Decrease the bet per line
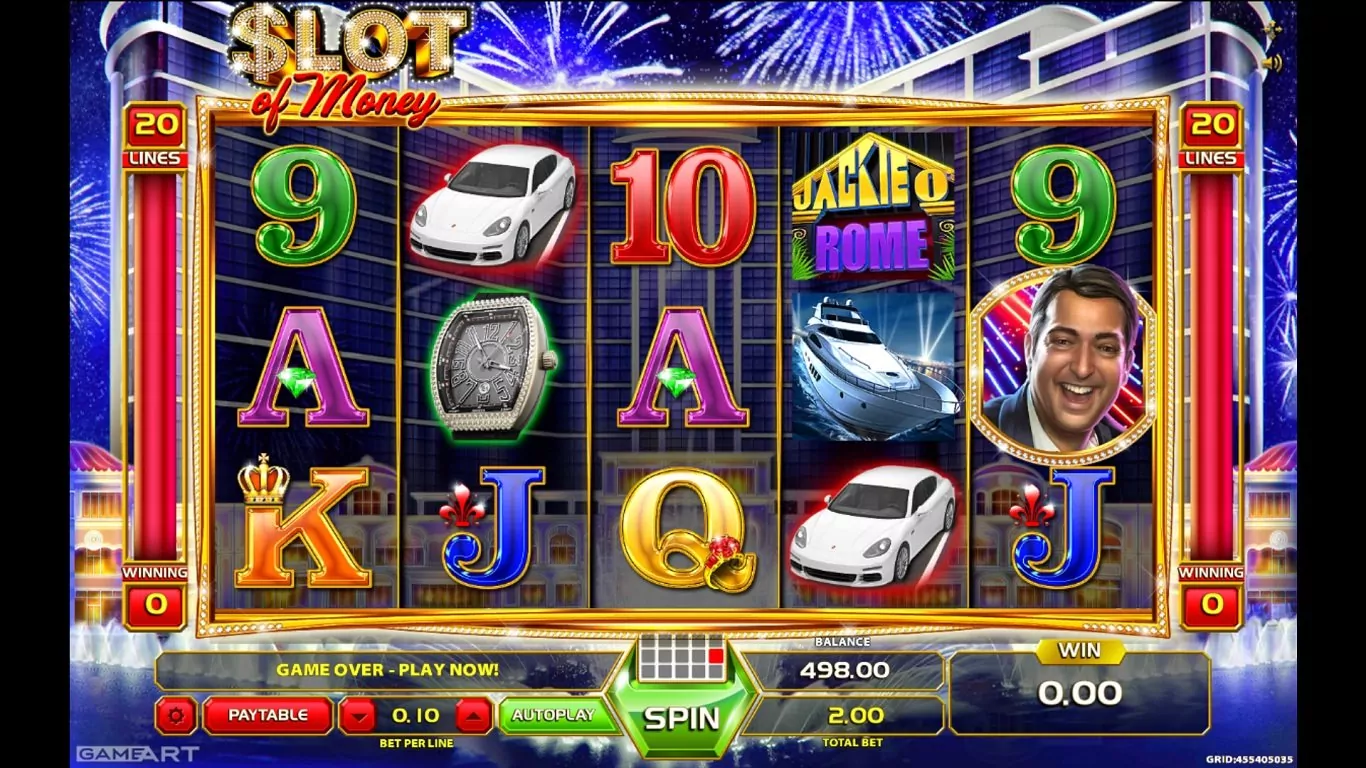This screenshot has width=1366, height=768. [357, 716]
